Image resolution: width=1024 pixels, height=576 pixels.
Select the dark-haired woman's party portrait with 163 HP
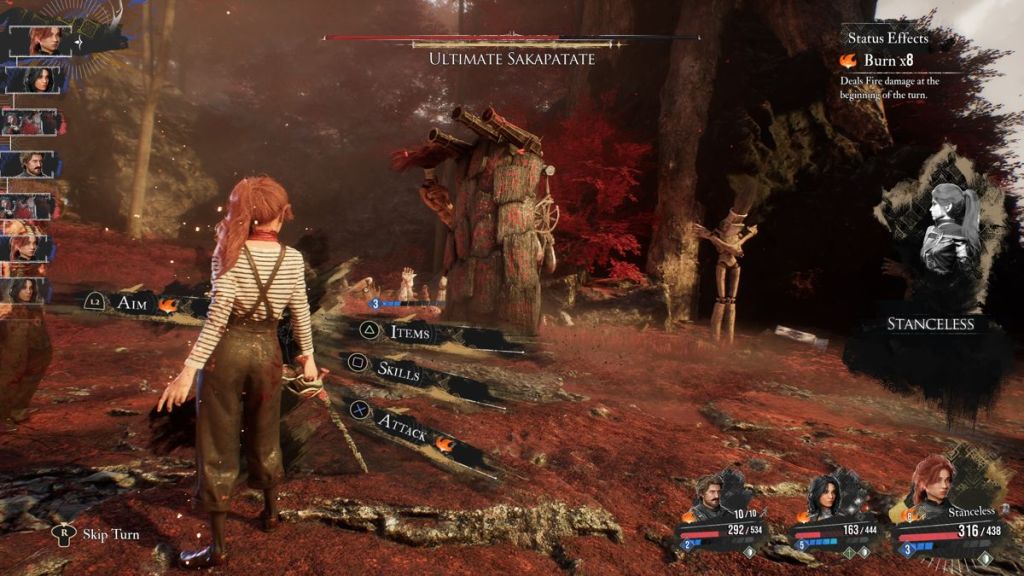pos(828,494)
